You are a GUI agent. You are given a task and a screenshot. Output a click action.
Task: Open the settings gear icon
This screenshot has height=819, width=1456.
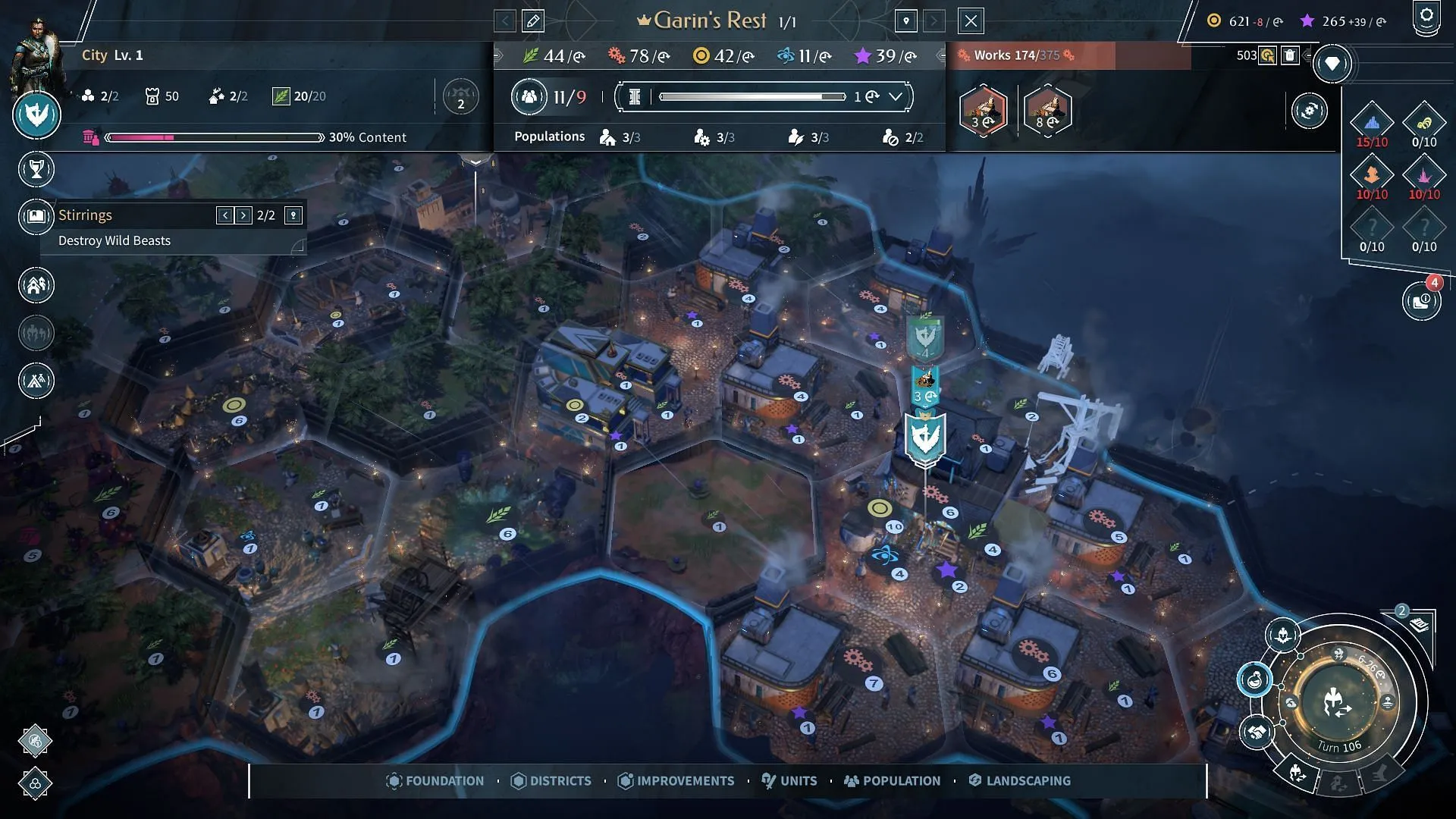click(x=1426, y=17)
